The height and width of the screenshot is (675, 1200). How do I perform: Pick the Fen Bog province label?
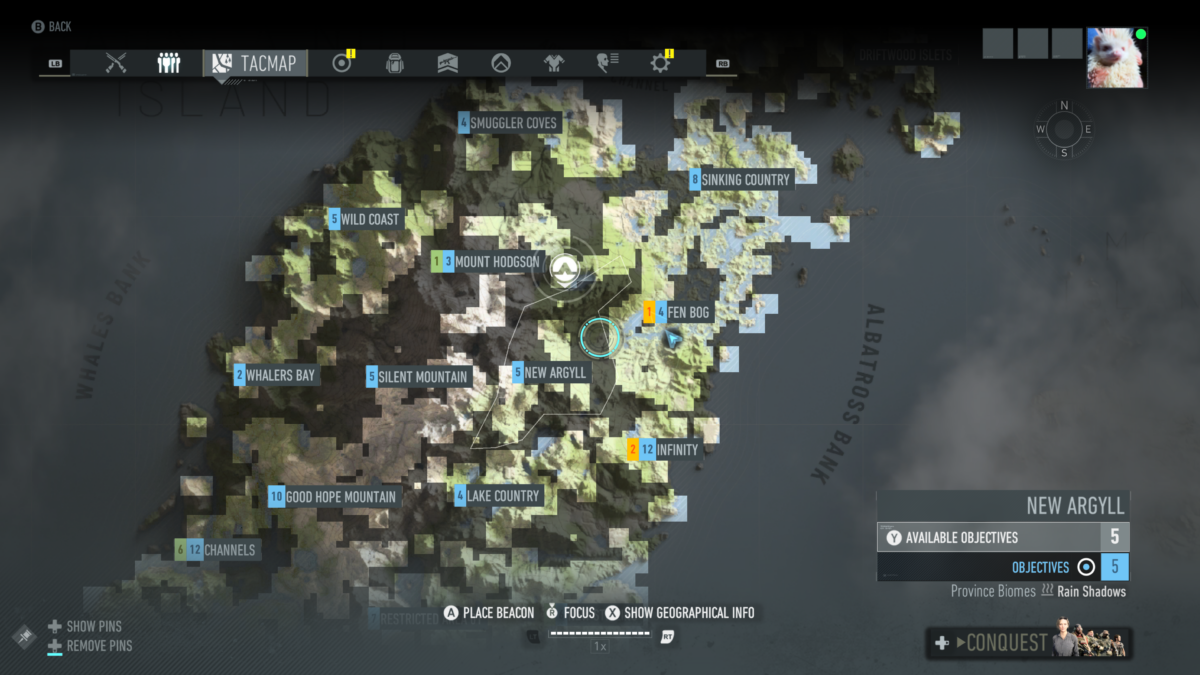[x=688, y=313]
